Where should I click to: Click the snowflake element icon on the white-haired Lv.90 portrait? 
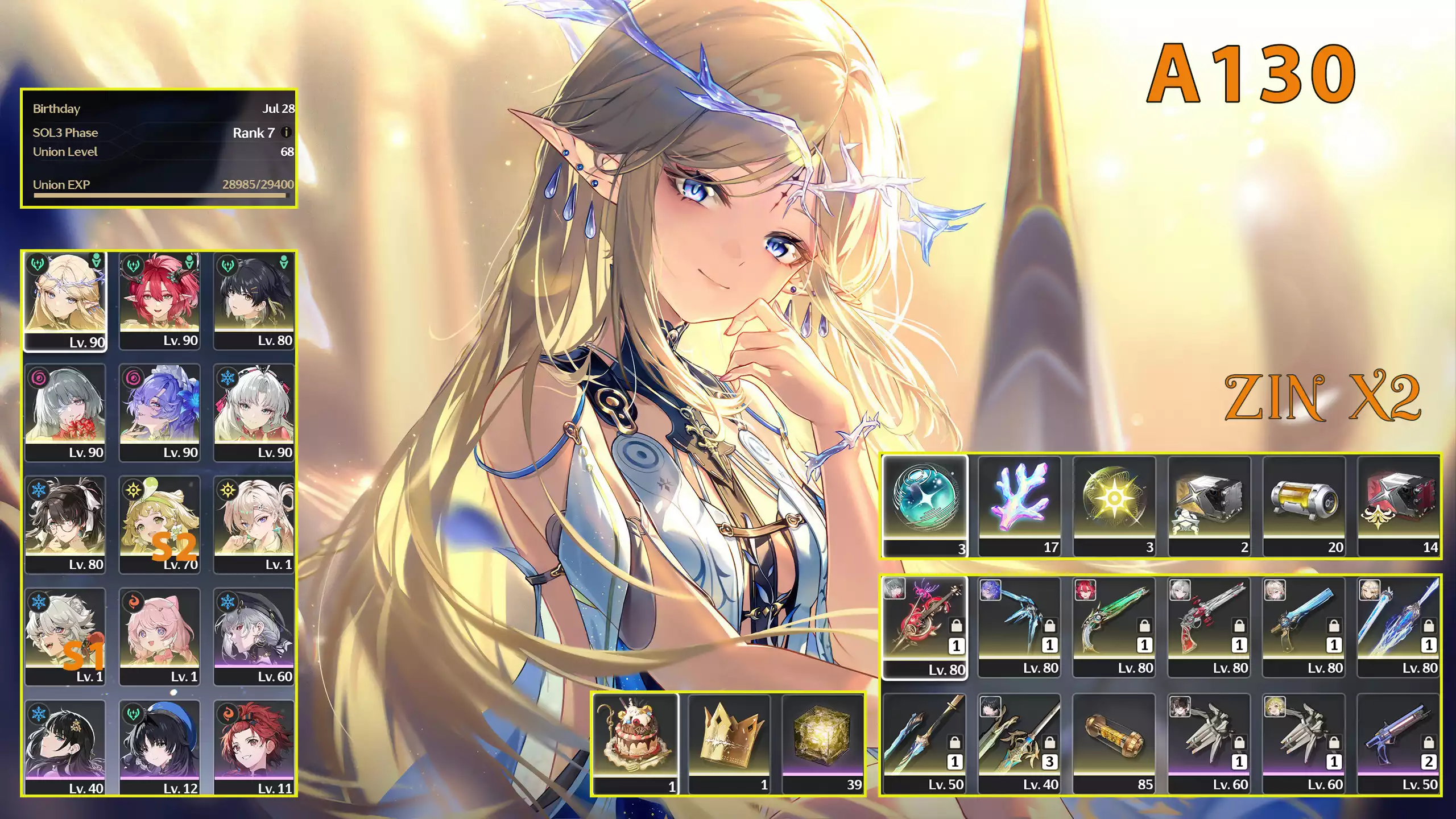click(x=227, y=378)
